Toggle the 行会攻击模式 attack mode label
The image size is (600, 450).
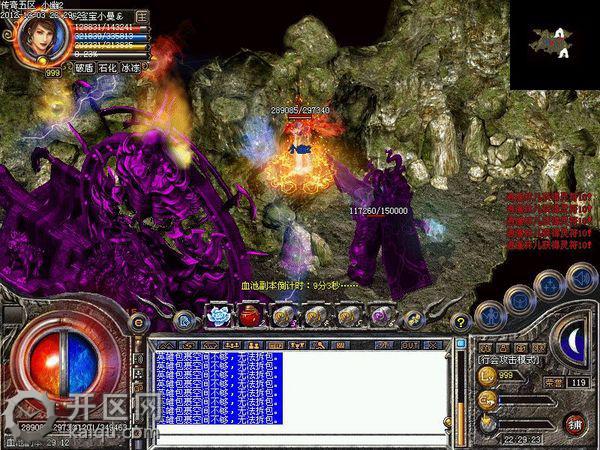[x=506, y=358]
